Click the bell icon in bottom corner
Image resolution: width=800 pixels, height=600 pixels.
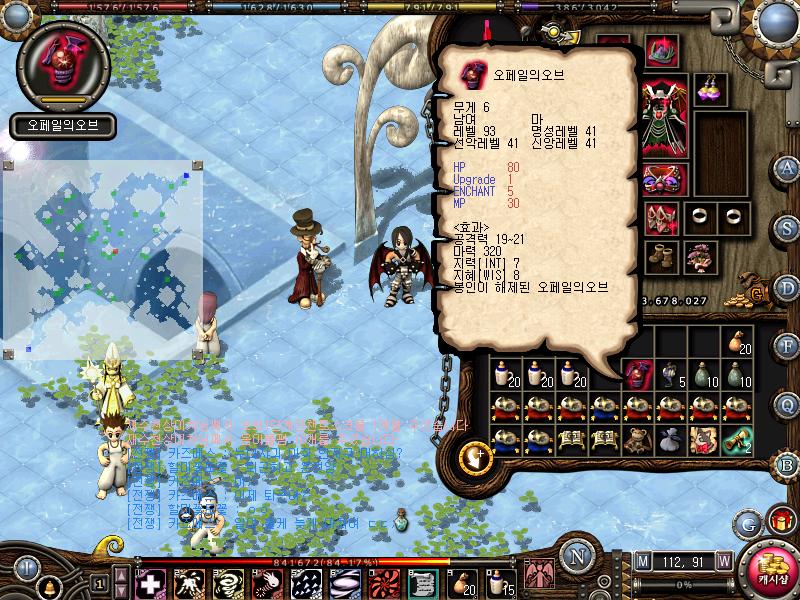[x=48, y=586]
